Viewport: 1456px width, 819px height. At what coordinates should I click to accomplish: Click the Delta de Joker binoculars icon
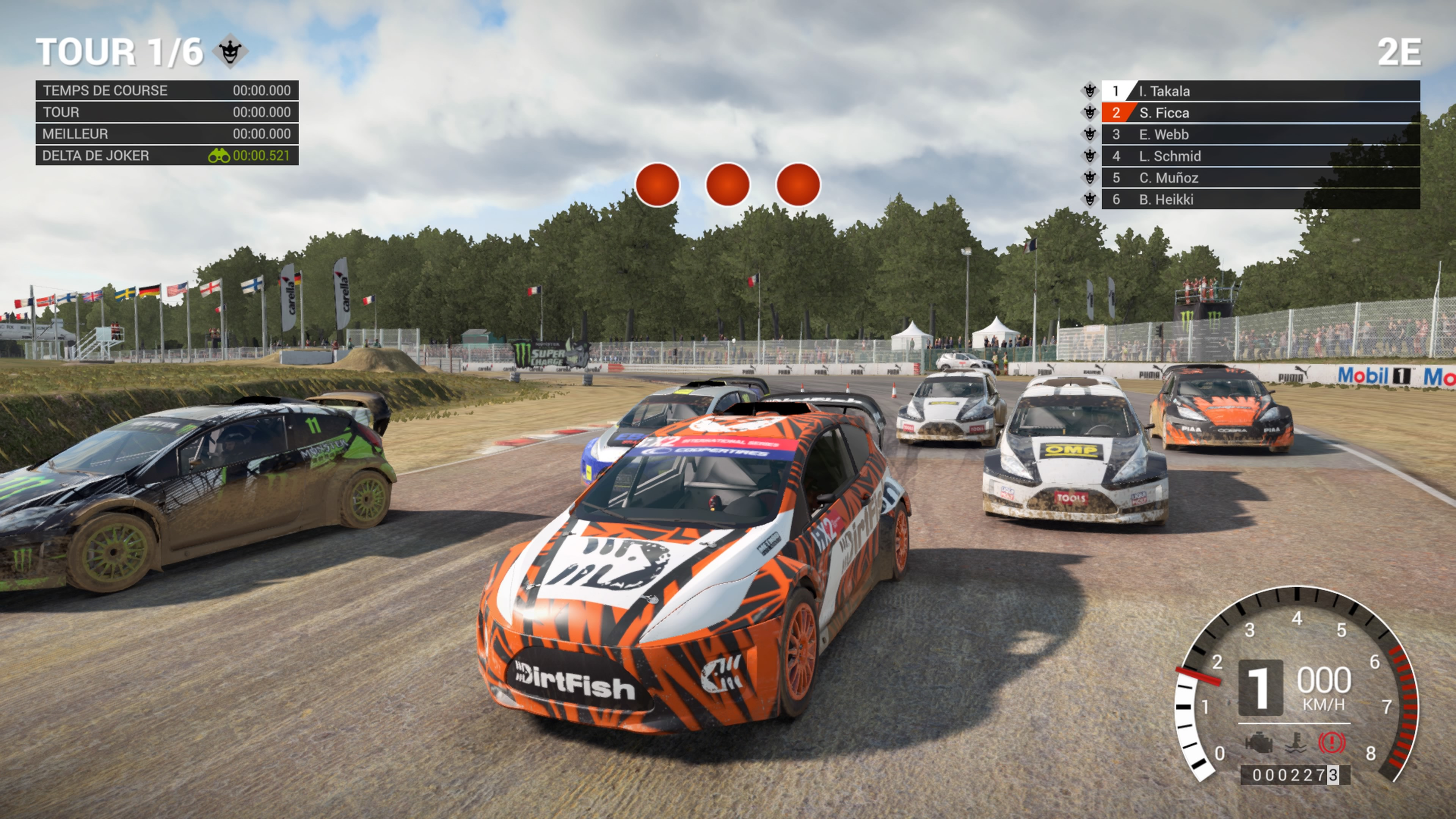pos(219,155)
